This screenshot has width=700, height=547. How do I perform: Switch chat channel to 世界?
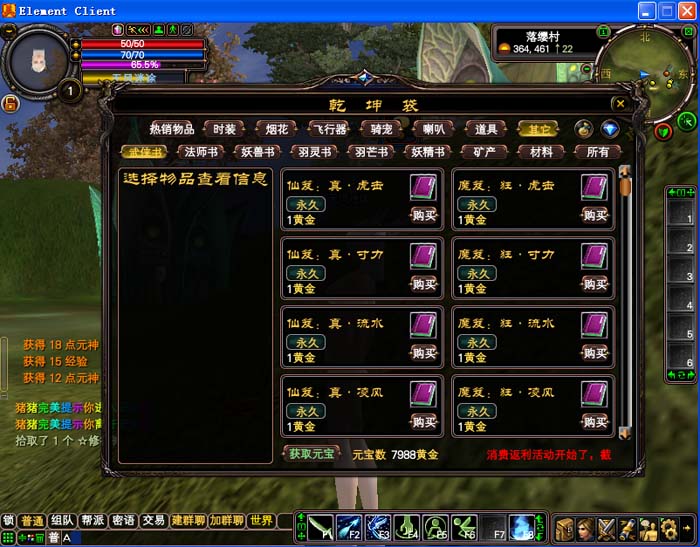[x=262, y=521]
